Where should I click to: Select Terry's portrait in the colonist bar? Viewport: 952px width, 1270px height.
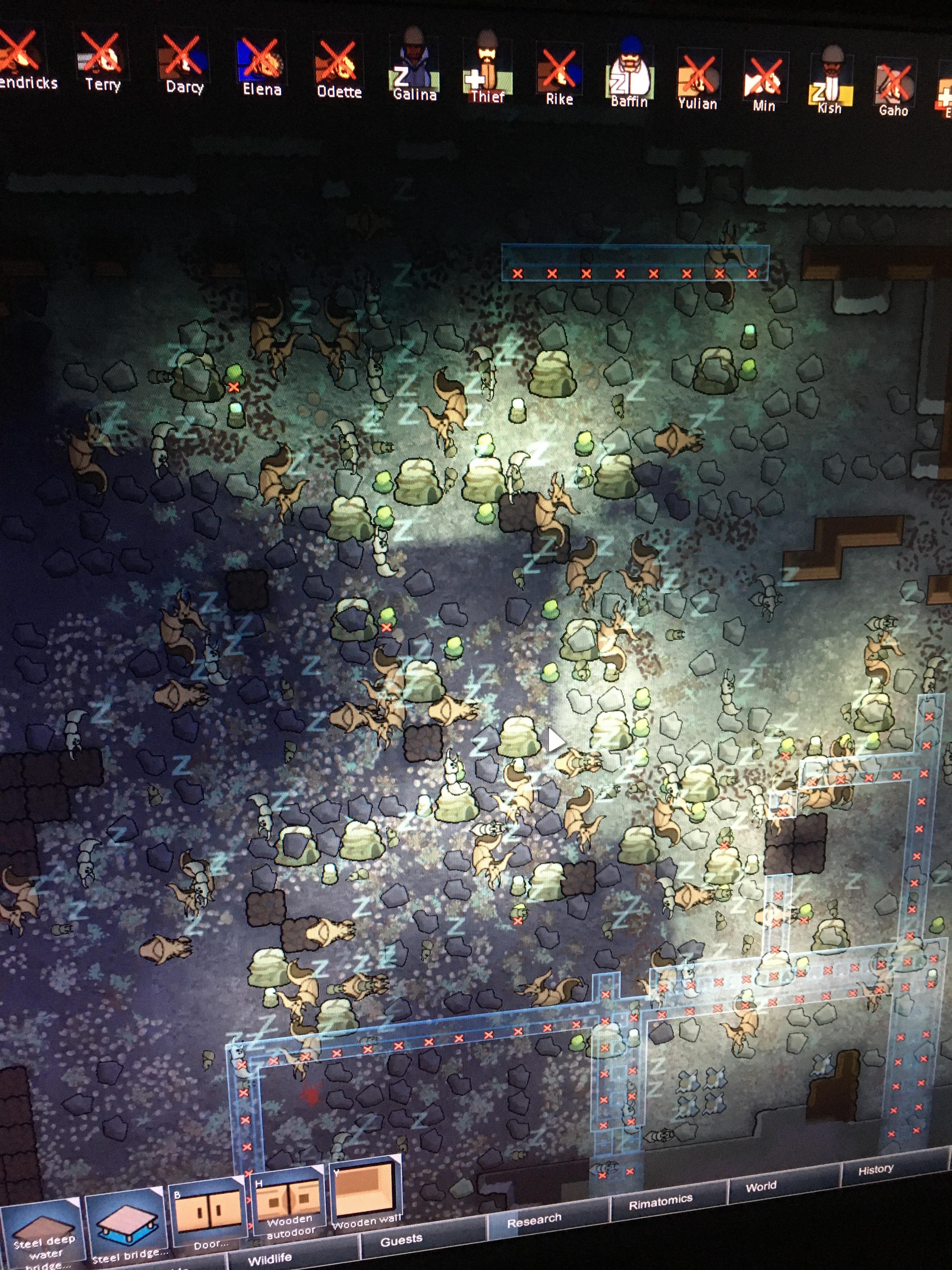pos(103,54)
